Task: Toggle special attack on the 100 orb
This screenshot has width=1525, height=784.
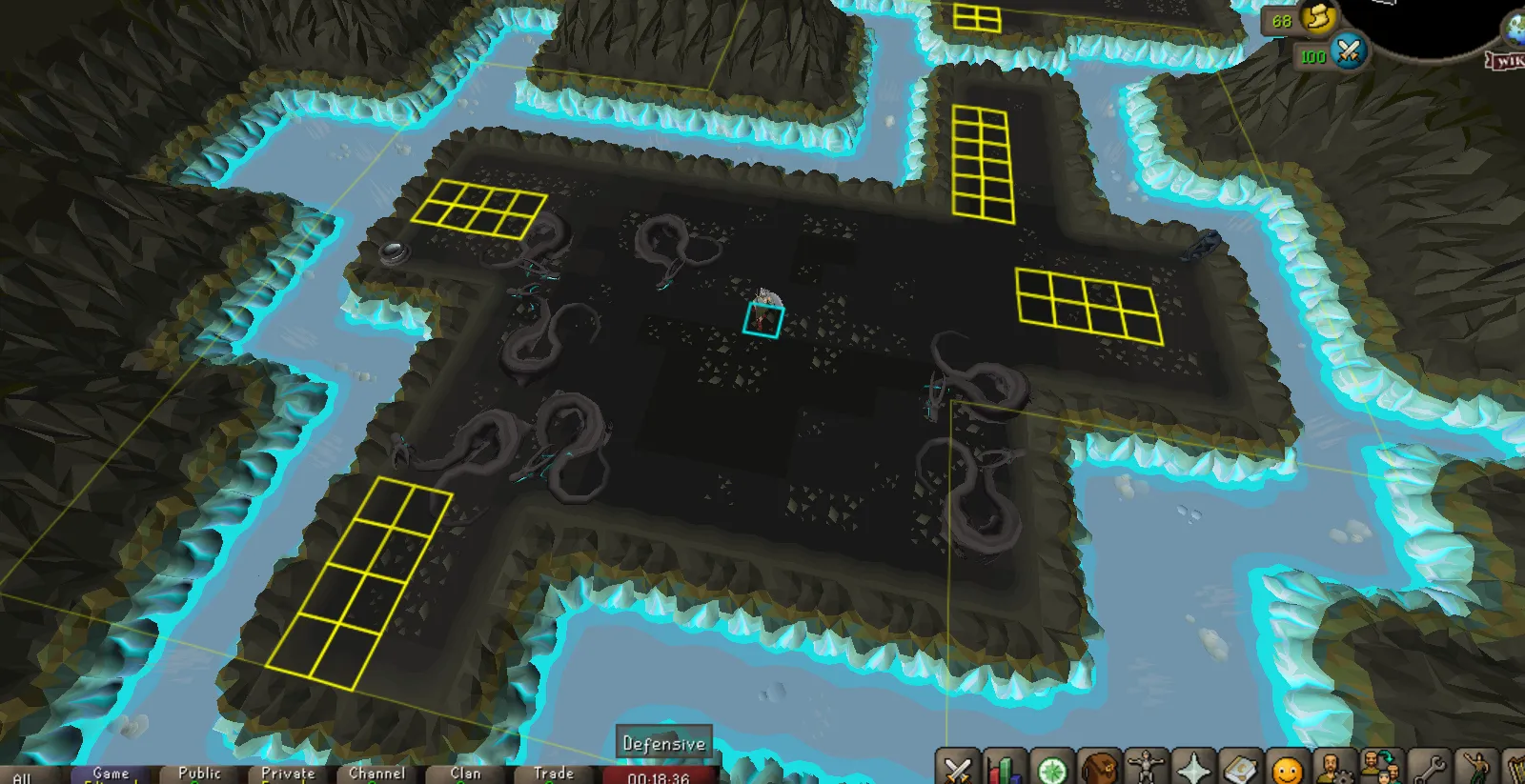Action: pyautogui.click(x=1346, y=55)
